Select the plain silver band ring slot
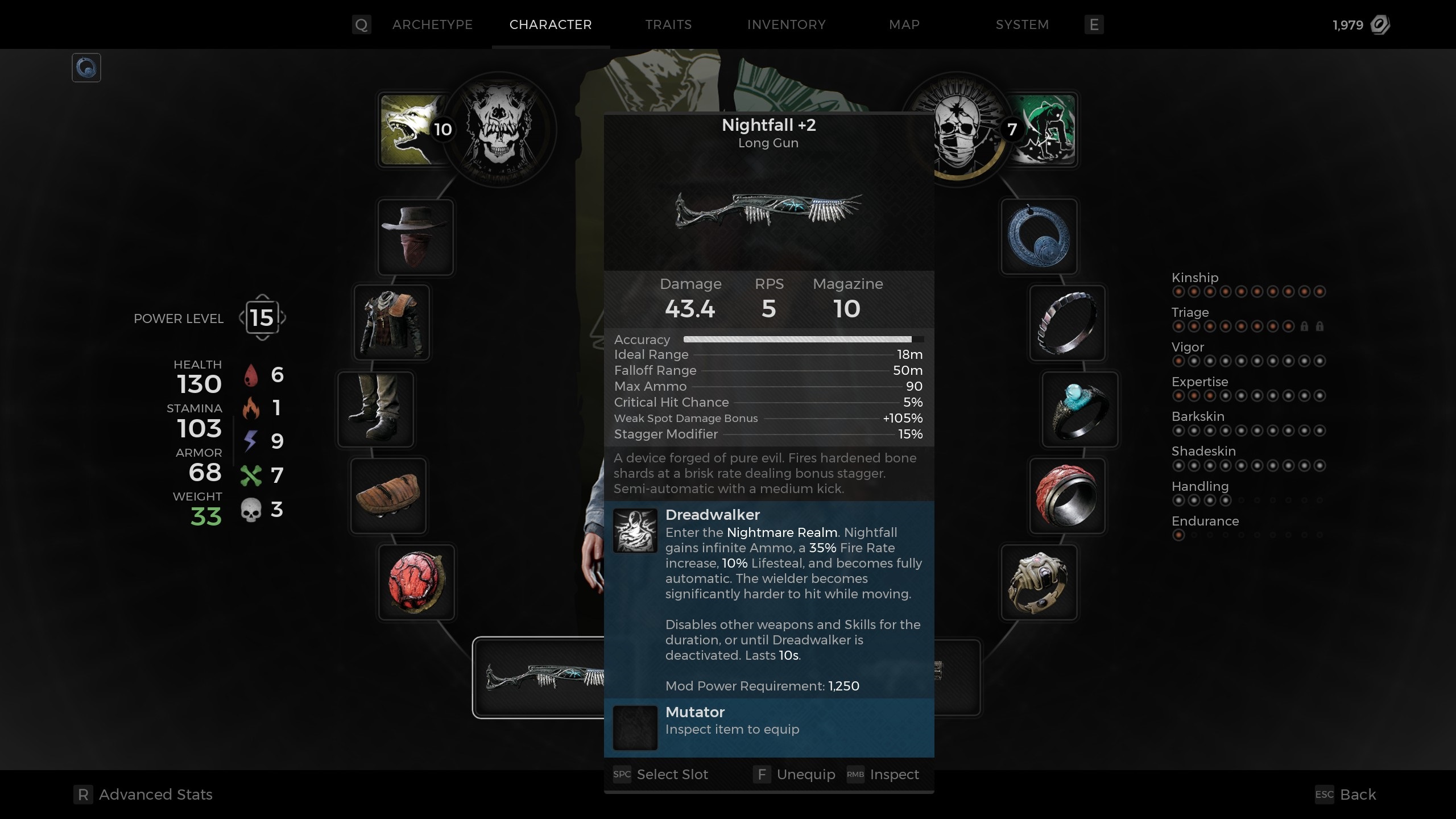This screenshot has height=819, width=1456. coord(1067,323)
